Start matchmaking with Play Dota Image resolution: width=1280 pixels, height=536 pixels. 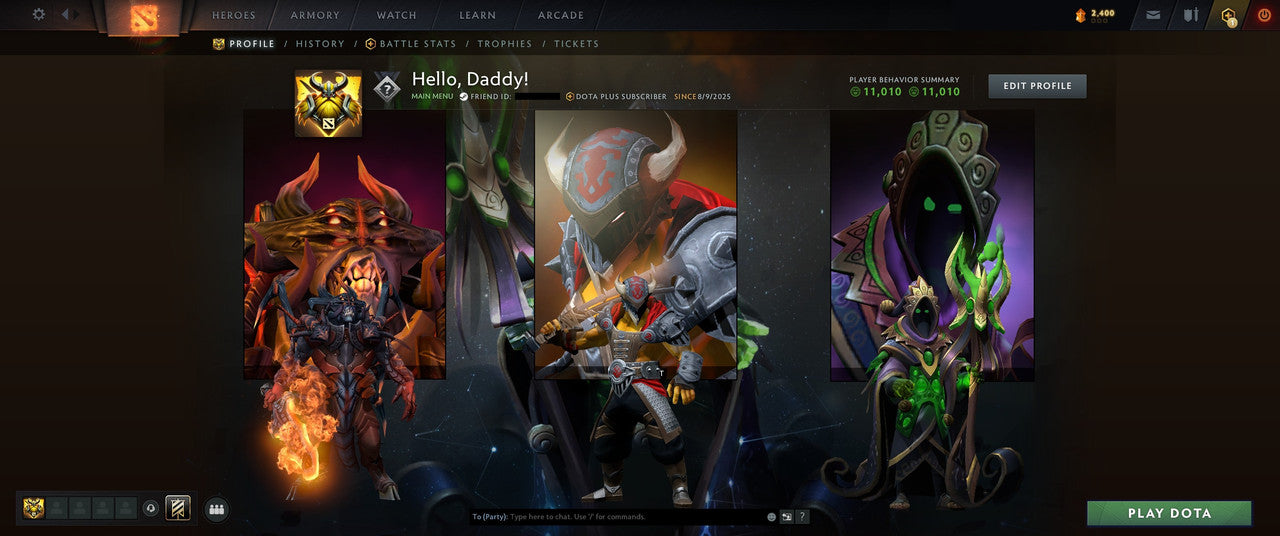pos(1169,513)
